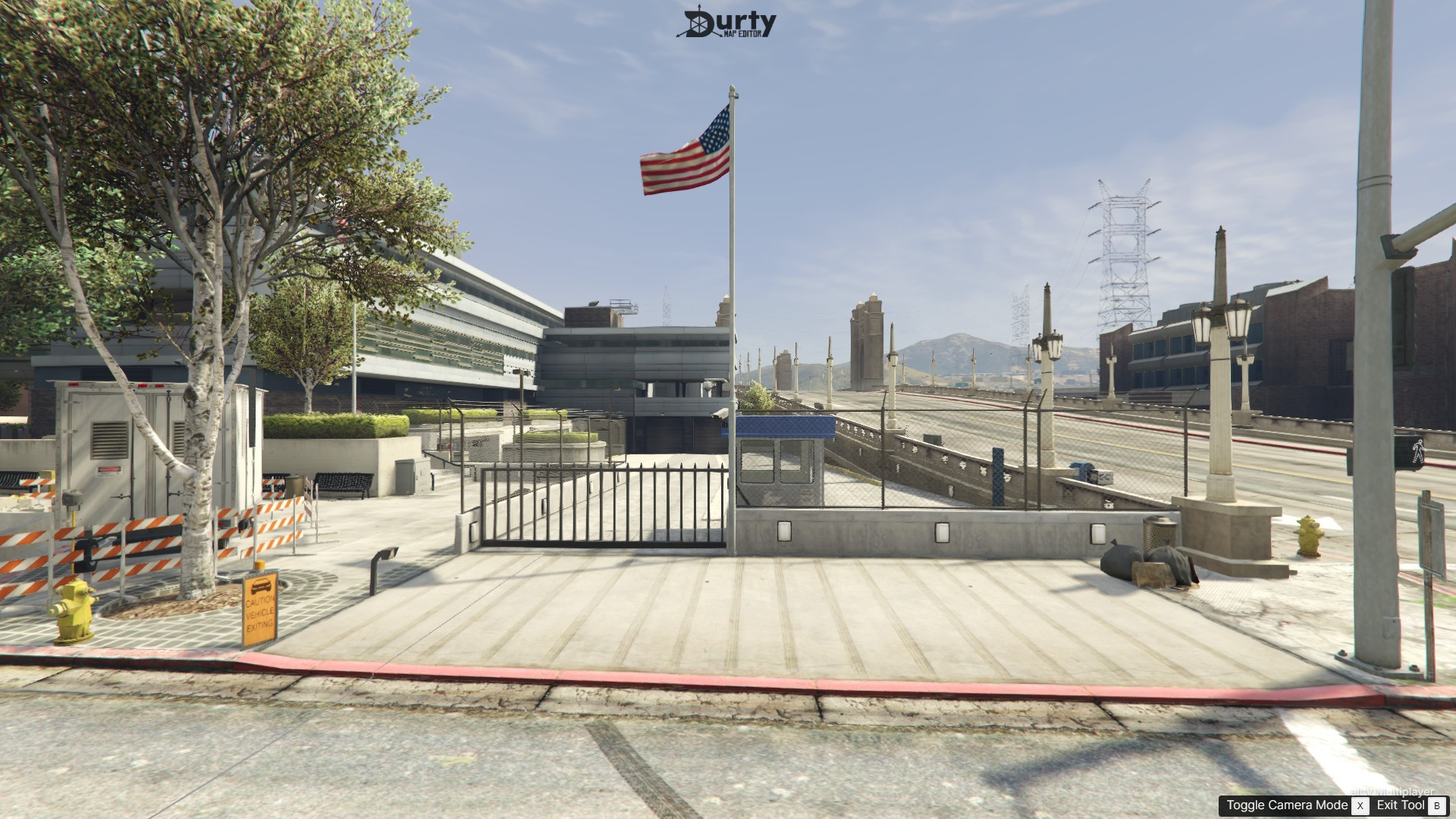
Task: Select the surveillance camera above the booth
Action: (x=720, y=413)
